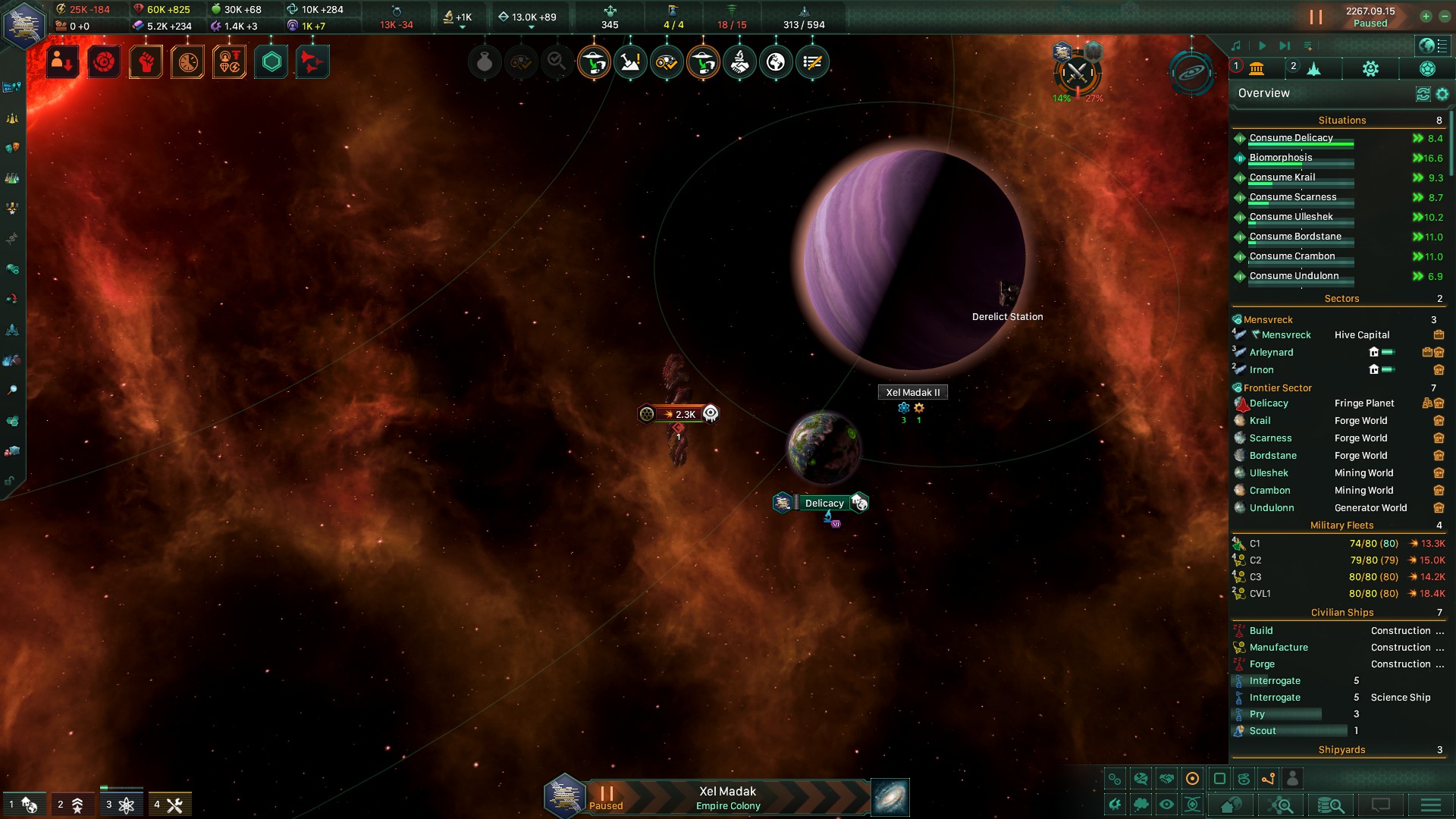
Task: Open the Outliner settings gear
Action: coord(1442,94)
